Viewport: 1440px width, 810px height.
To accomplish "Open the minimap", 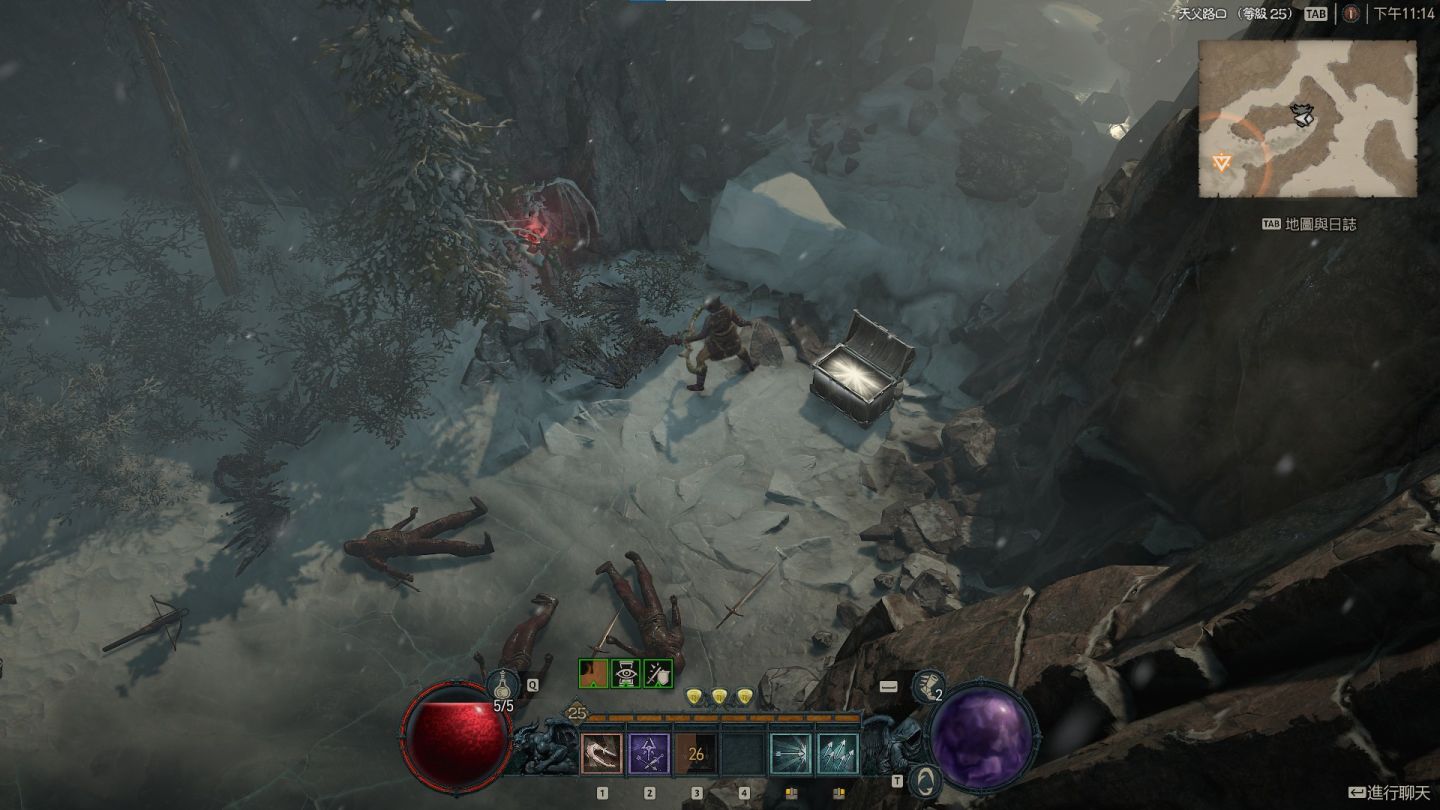I will [x=1308, y=119].
